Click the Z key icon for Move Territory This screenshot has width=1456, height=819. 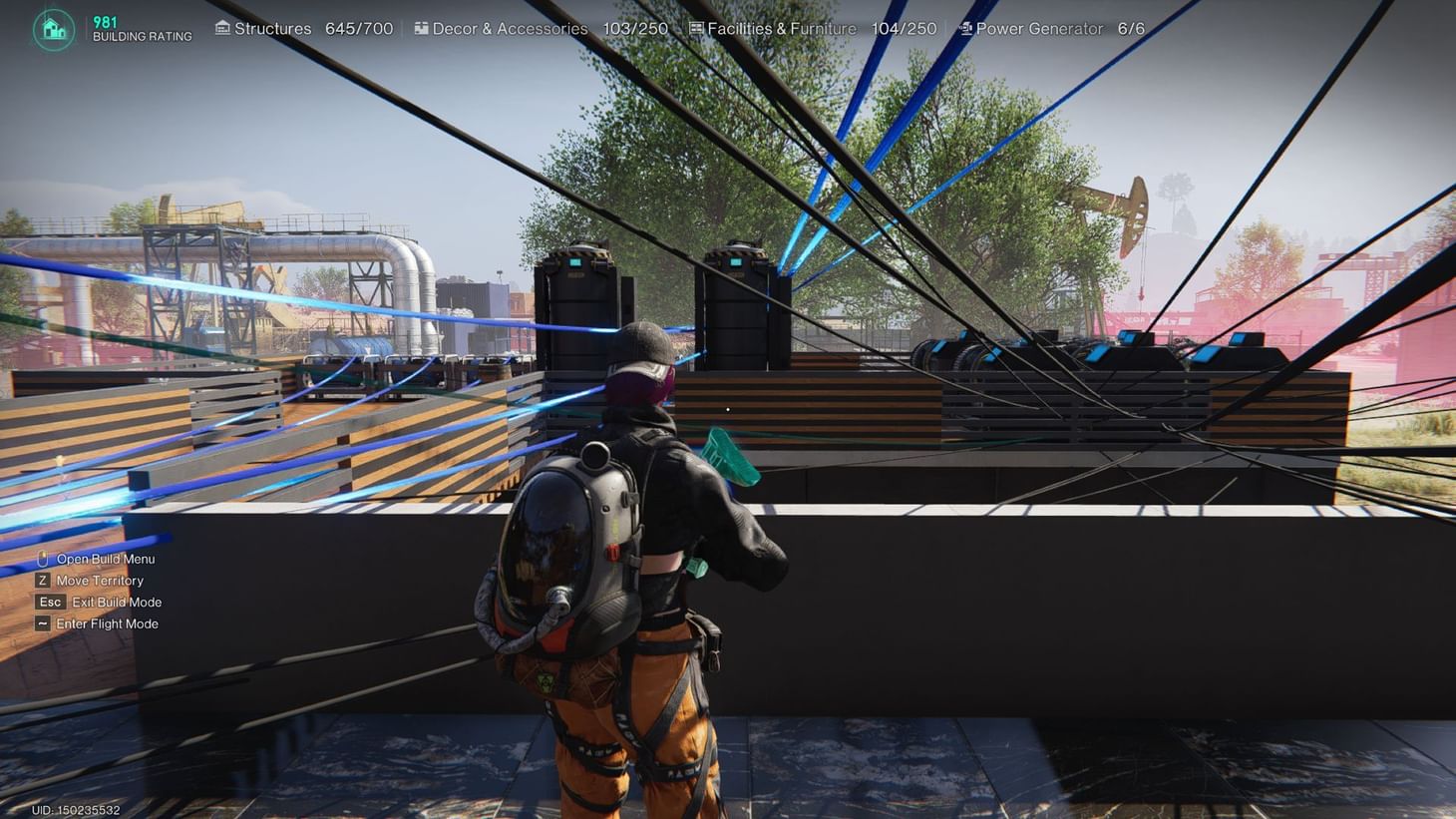click(42, 580)
